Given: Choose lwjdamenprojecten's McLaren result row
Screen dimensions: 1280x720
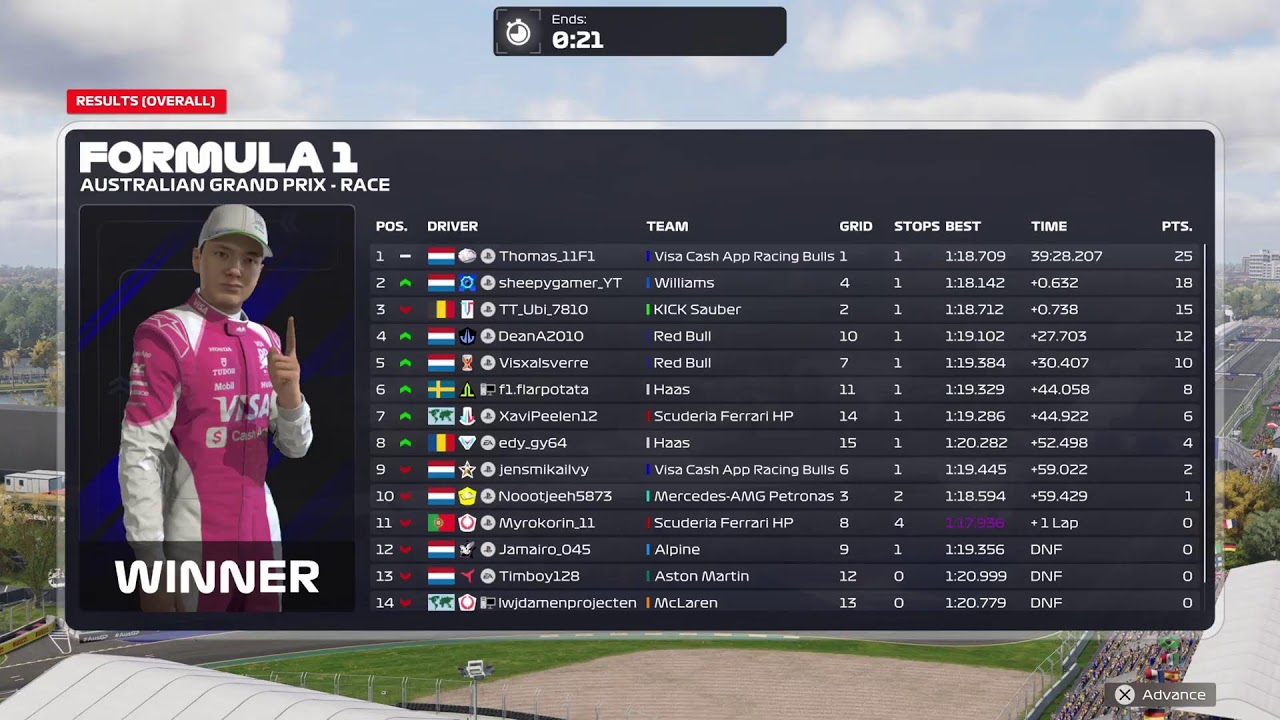Looking at the screenshot, I should click(785, 602).
